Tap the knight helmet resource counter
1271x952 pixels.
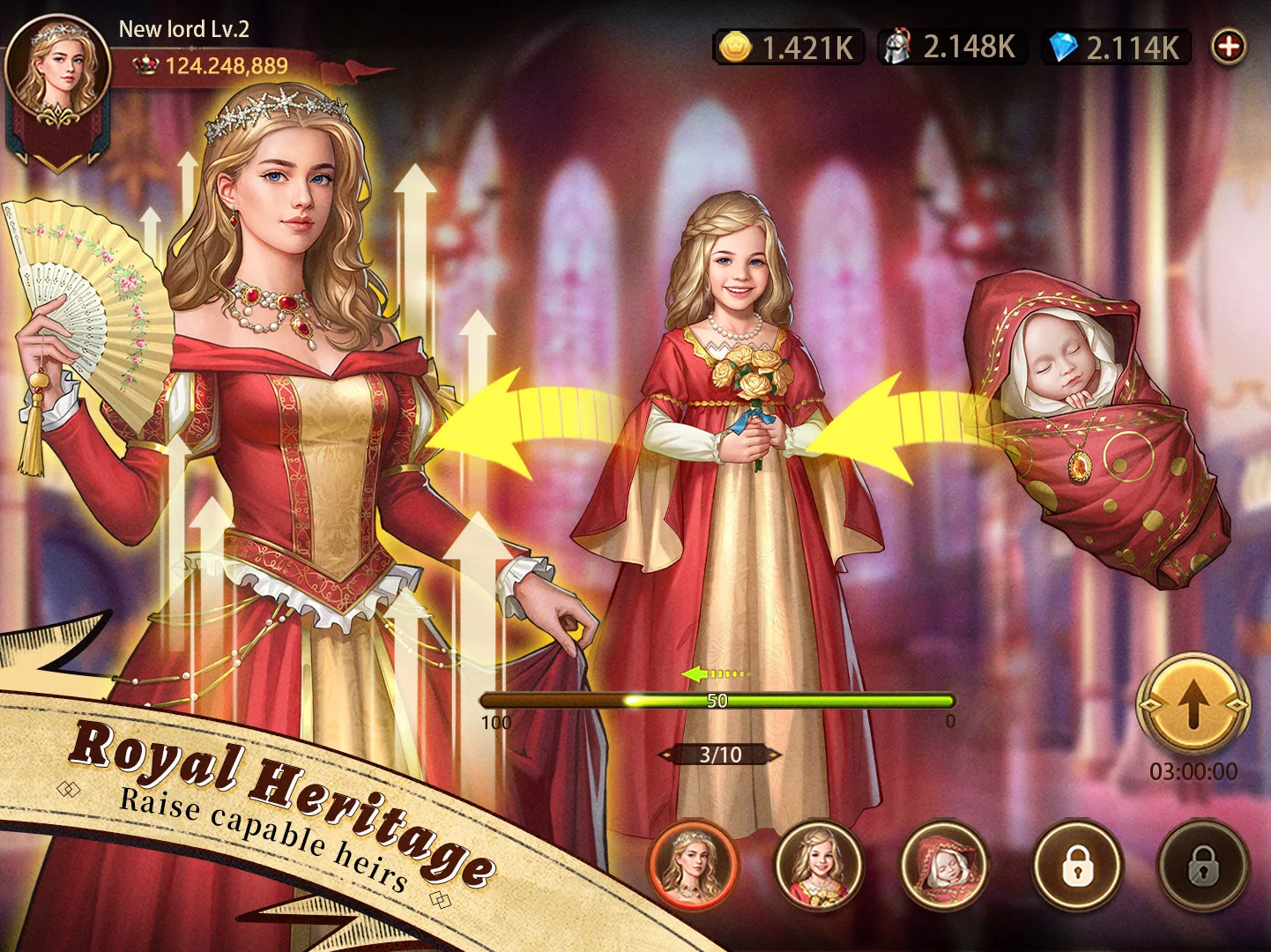coord(952,47)
